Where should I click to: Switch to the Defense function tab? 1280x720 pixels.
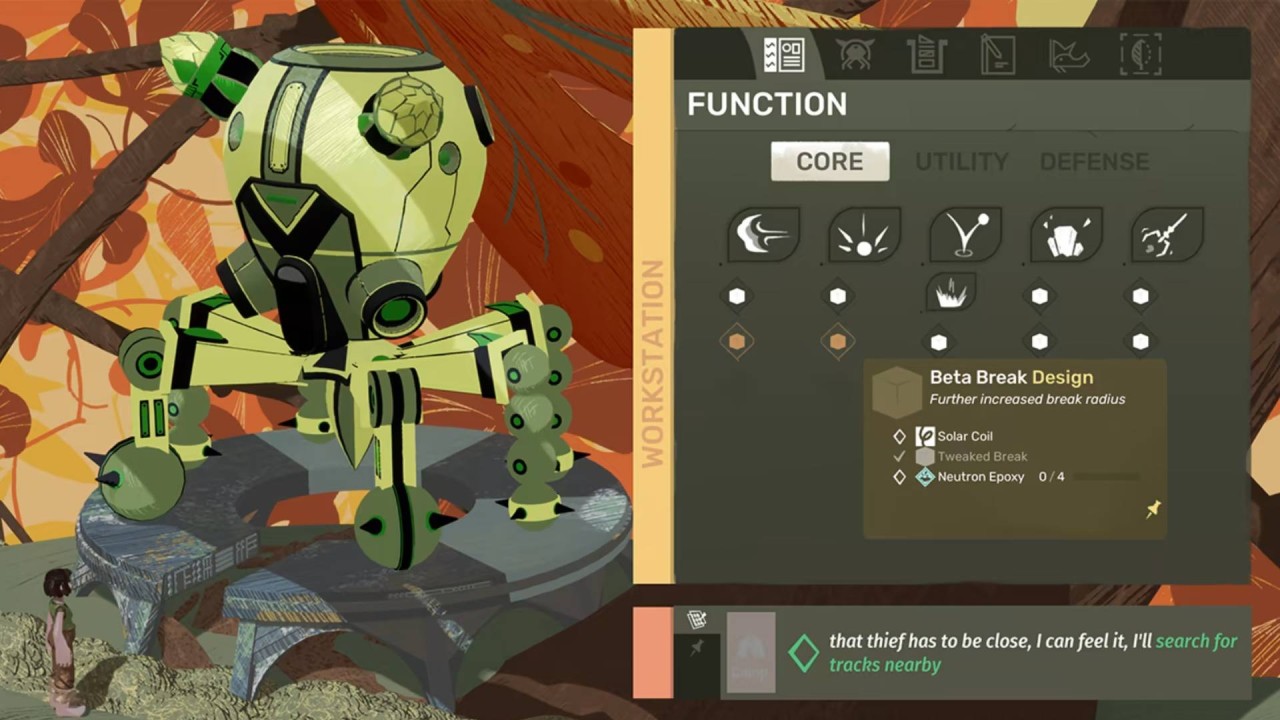click(1094, 162)
